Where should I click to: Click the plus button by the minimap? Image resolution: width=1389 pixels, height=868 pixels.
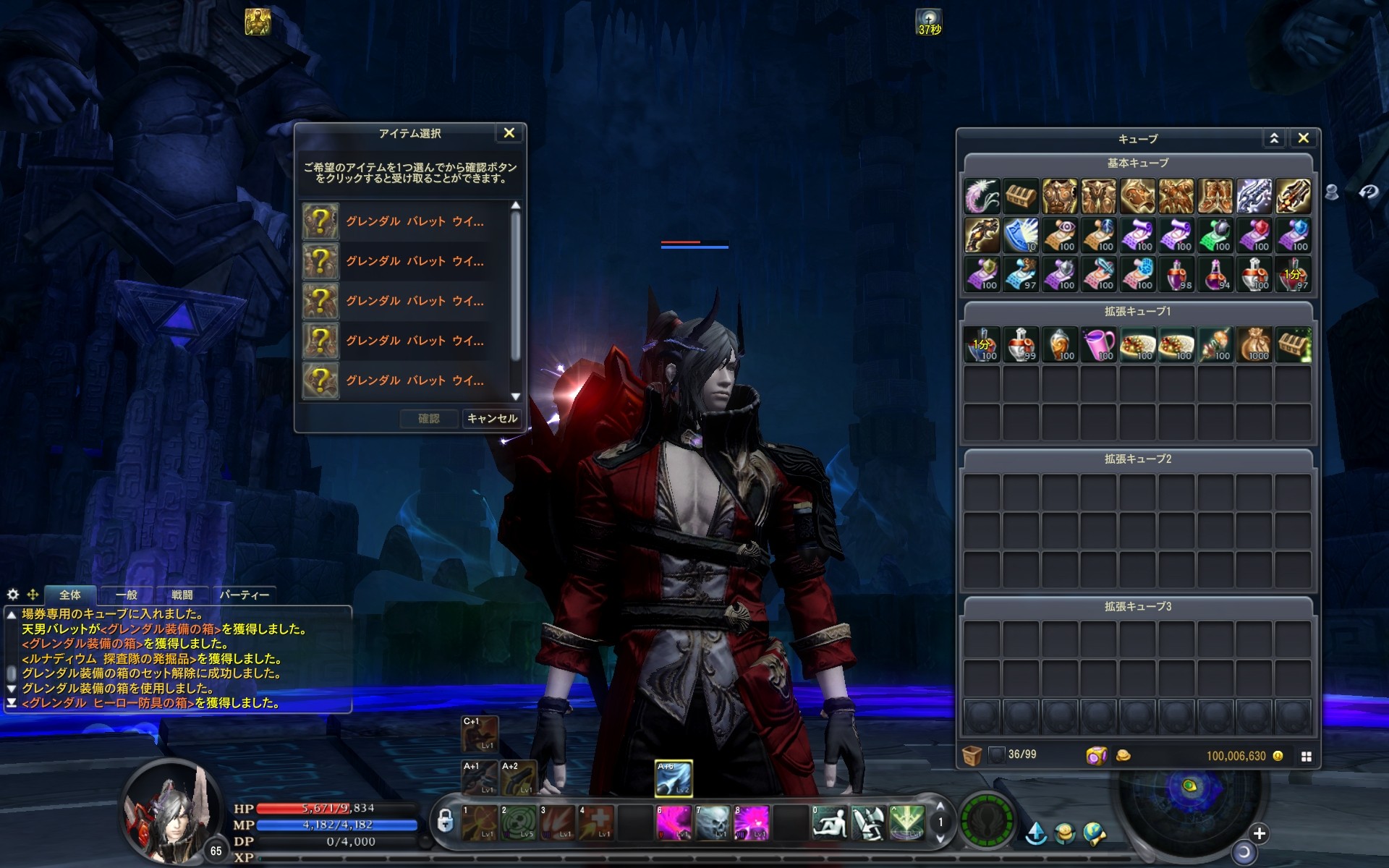pos(1259,833)
